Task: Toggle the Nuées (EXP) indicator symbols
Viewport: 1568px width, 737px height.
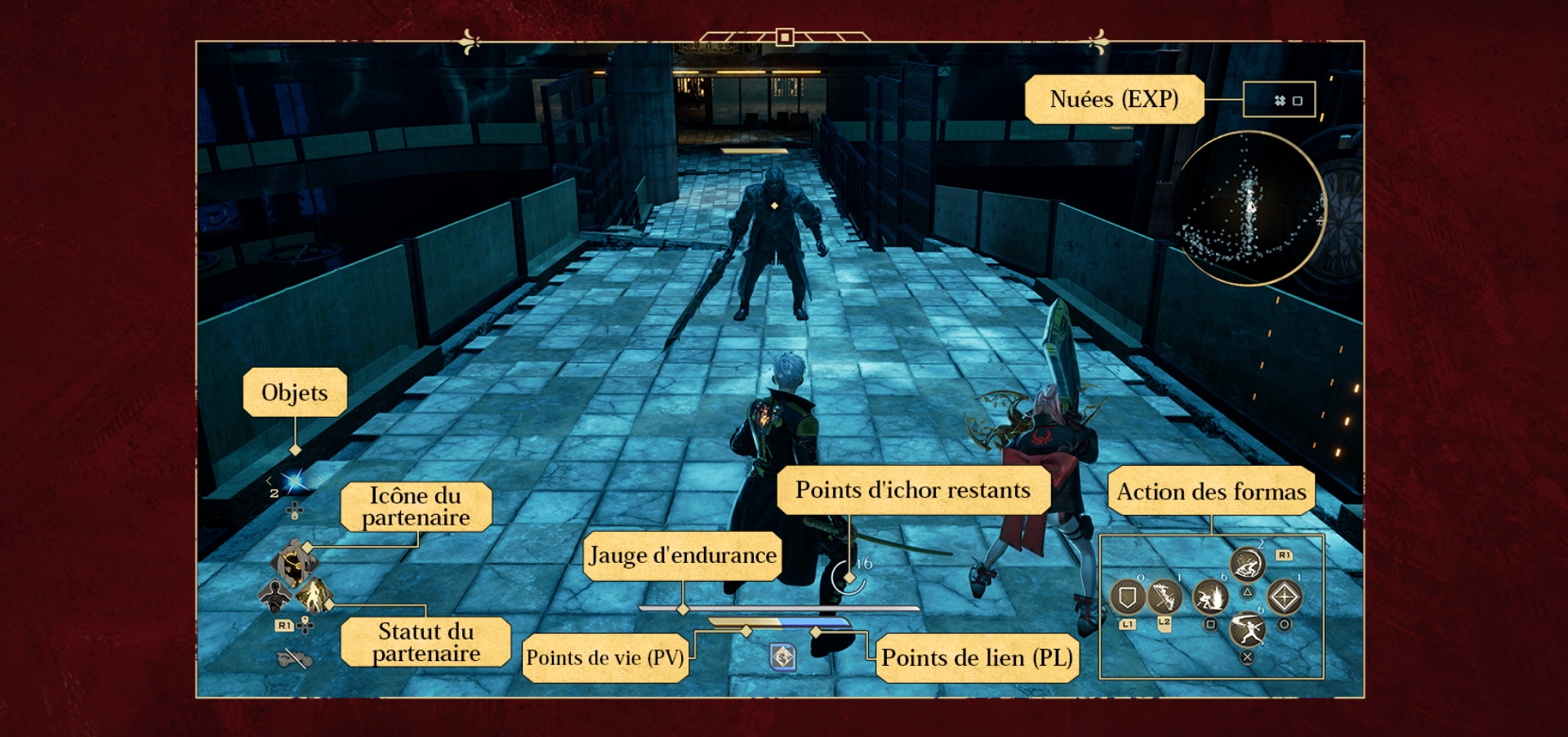Action: [x=1281, y=98]
